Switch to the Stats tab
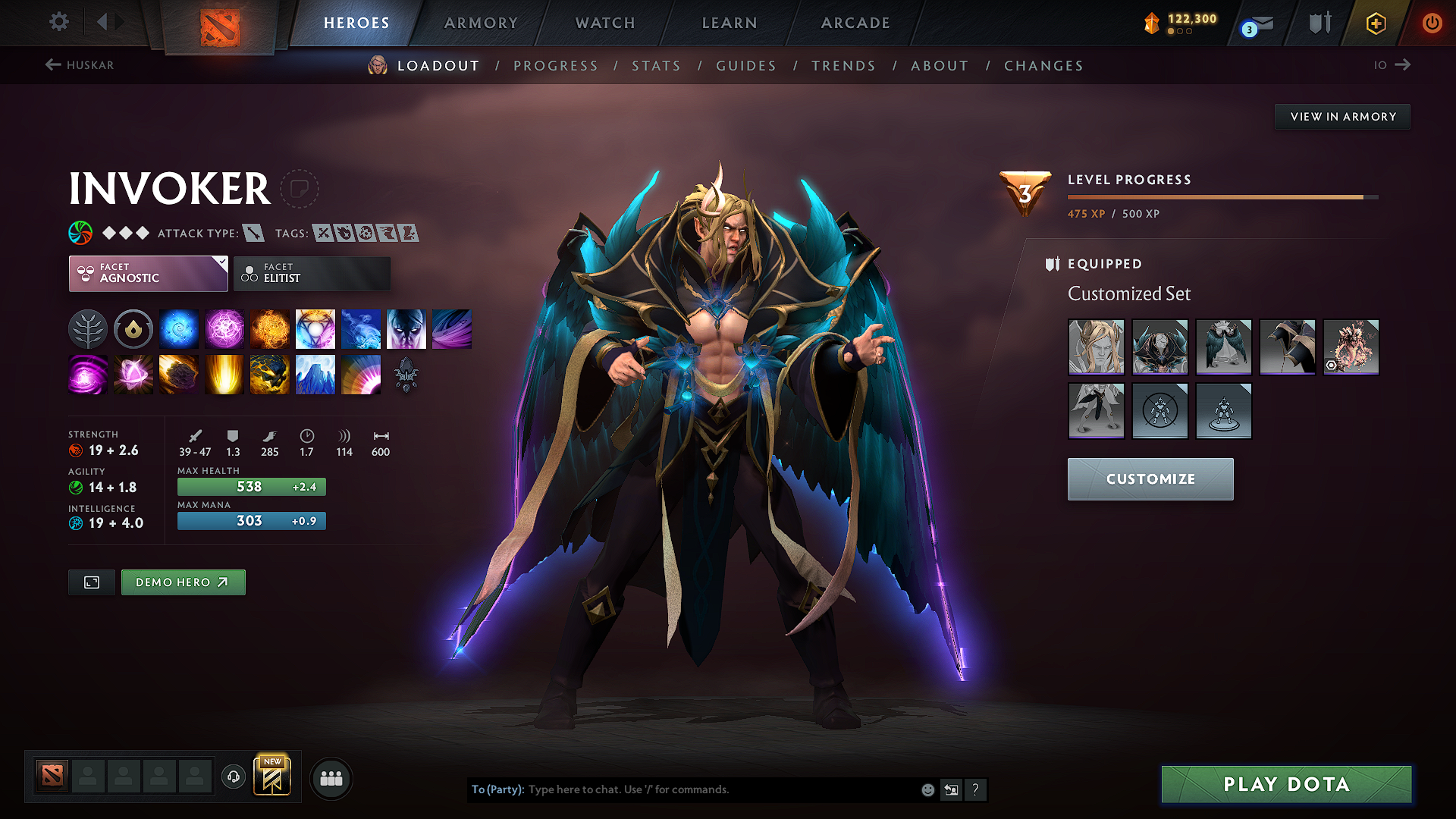The height and width of the screenshot is (819, 1456). coord(656,66)
